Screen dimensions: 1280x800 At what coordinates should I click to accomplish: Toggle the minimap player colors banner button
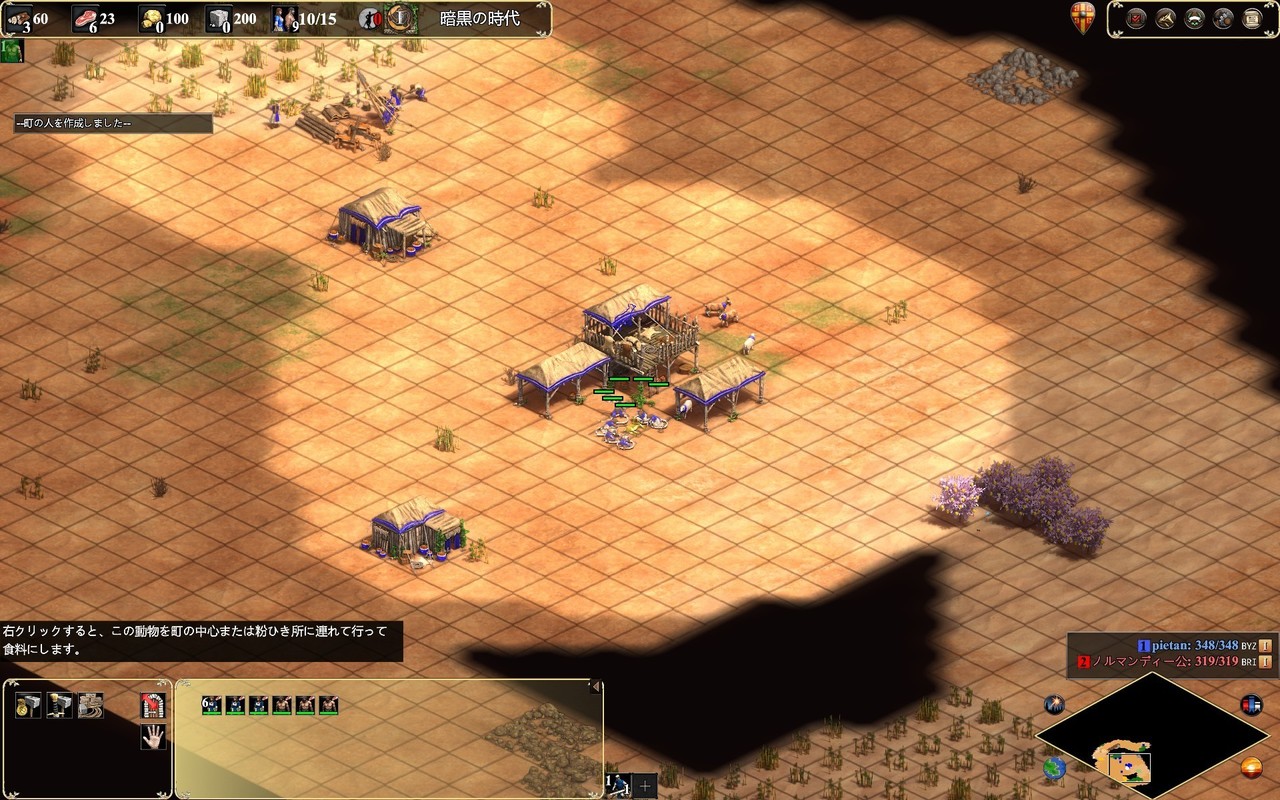pos(1251,704)
